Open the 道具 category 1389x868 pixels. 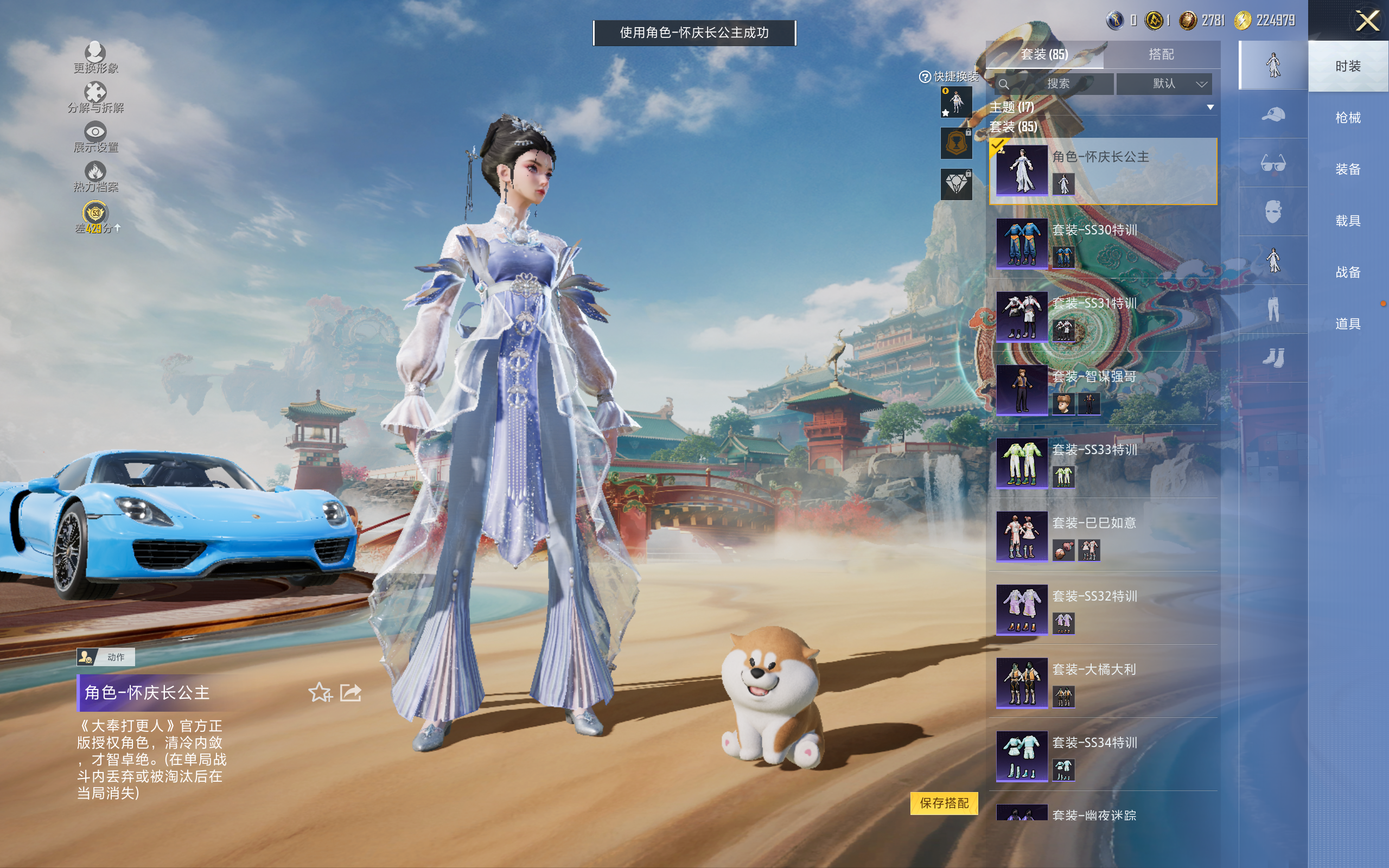(1347, 324)
